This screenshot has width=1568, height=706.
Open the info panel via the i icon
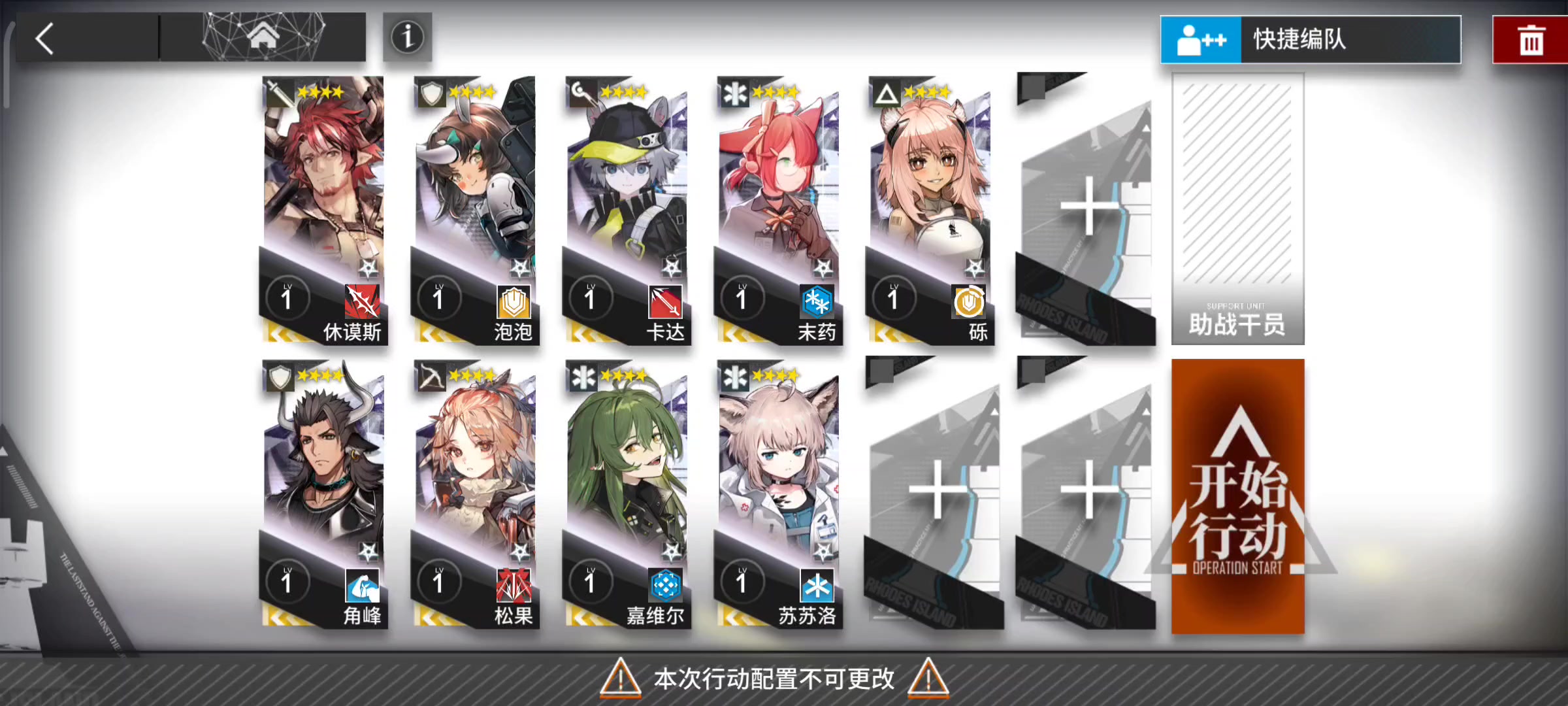click(407, 37)
